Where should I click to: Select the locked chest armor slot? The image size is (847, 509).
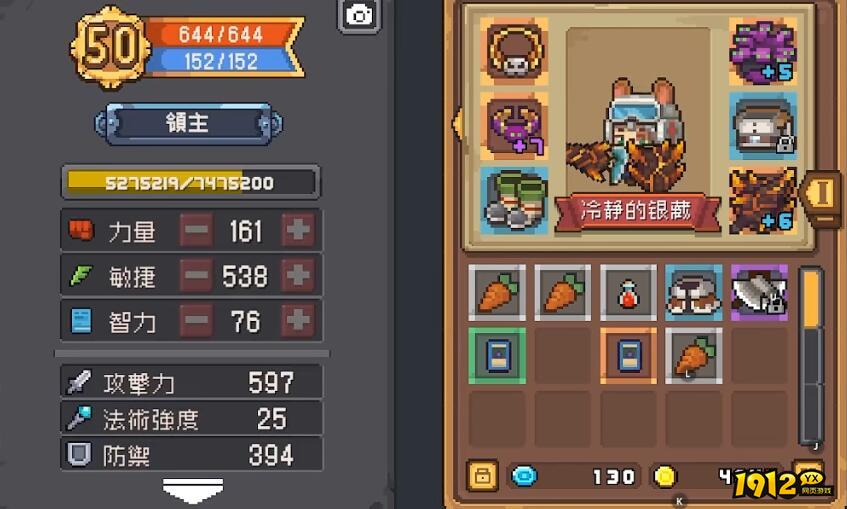(763, 125)
